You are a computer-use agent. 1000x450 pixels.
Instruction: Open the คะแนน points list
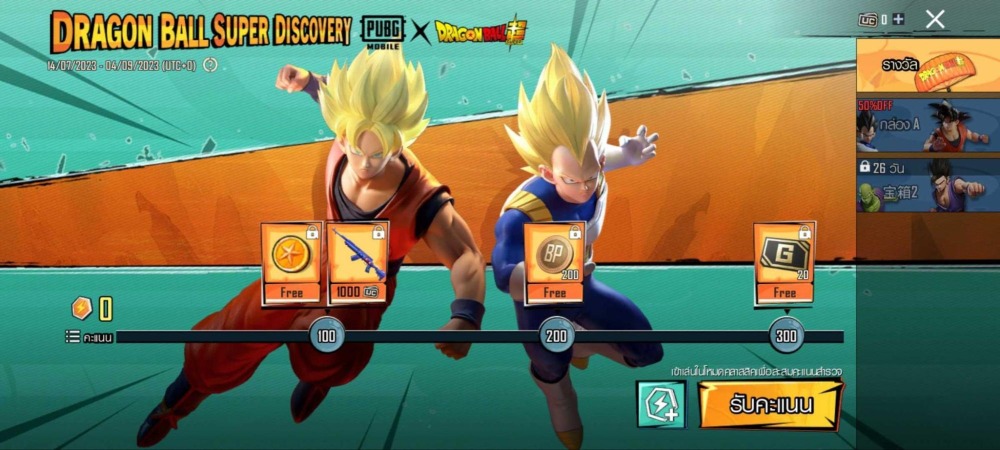(x=89, y=337)
